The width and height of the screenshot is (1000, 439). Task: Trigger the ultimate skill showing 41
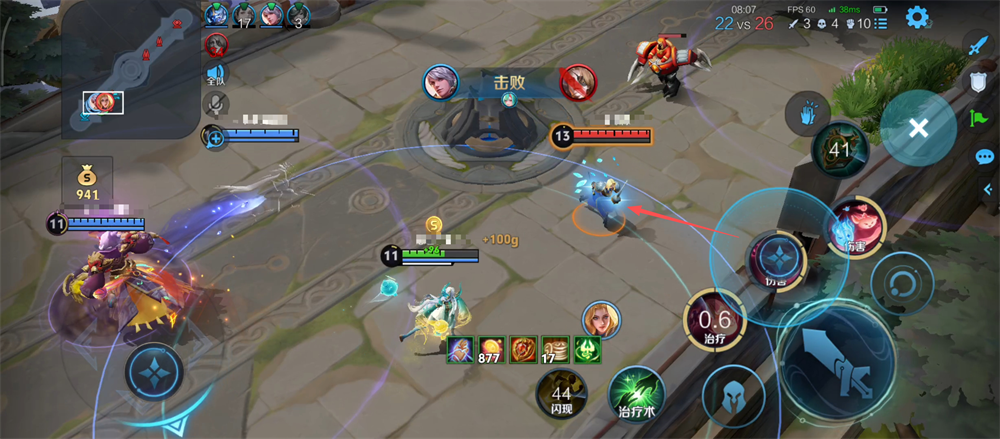point(839,151)
